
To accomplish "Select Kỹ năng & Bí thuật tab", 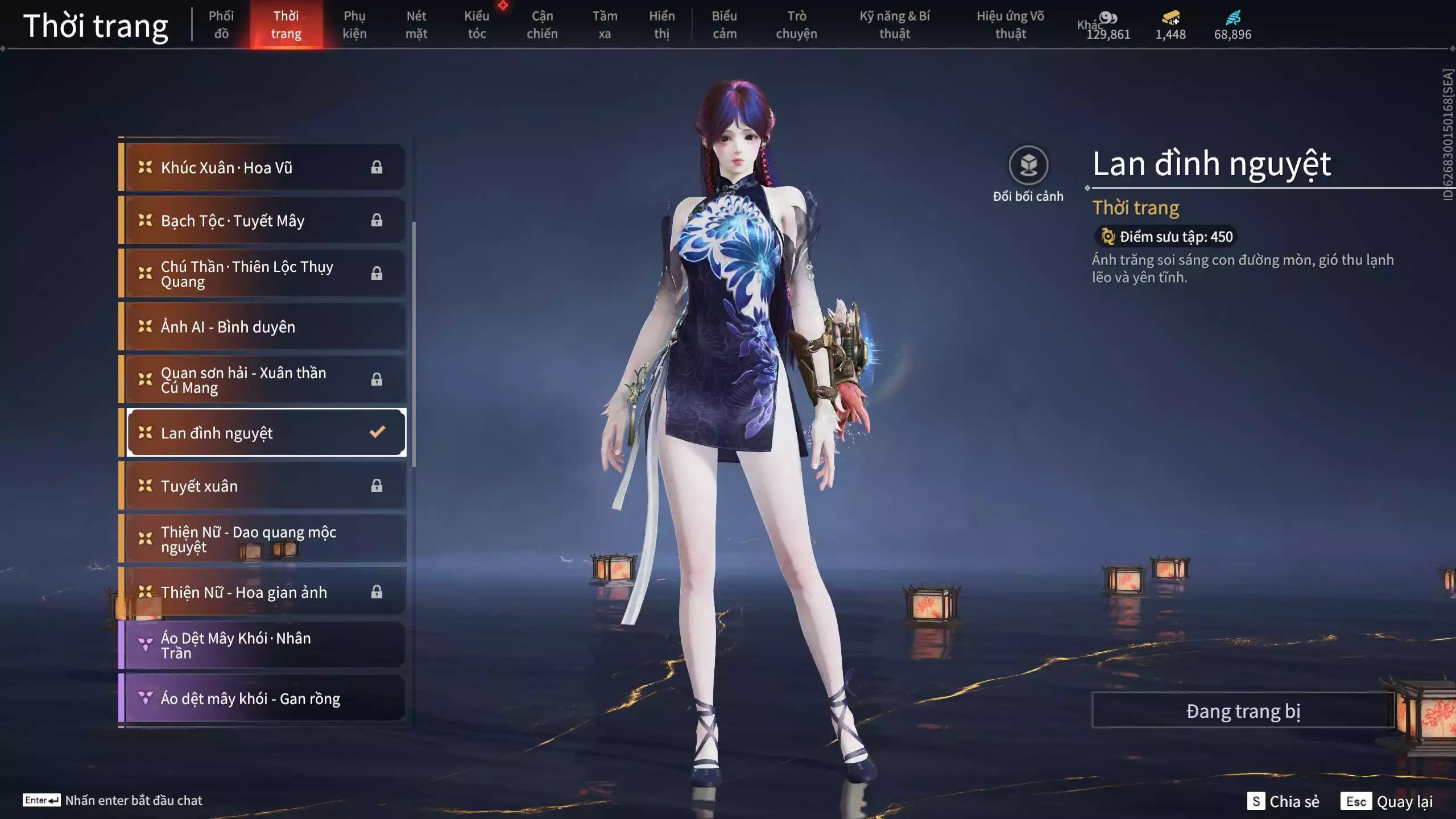I will [x=895, y=25].
